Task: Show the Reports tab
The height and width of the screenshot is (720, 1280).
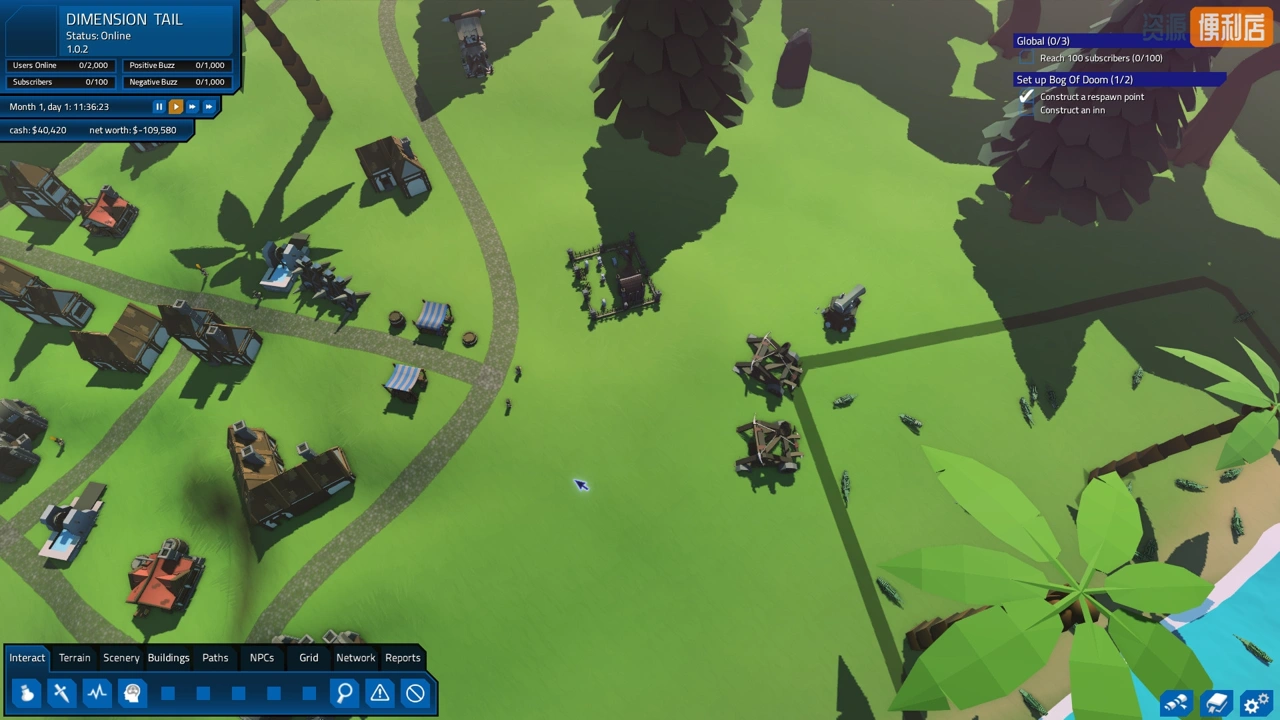Action: tap(403, 657)
